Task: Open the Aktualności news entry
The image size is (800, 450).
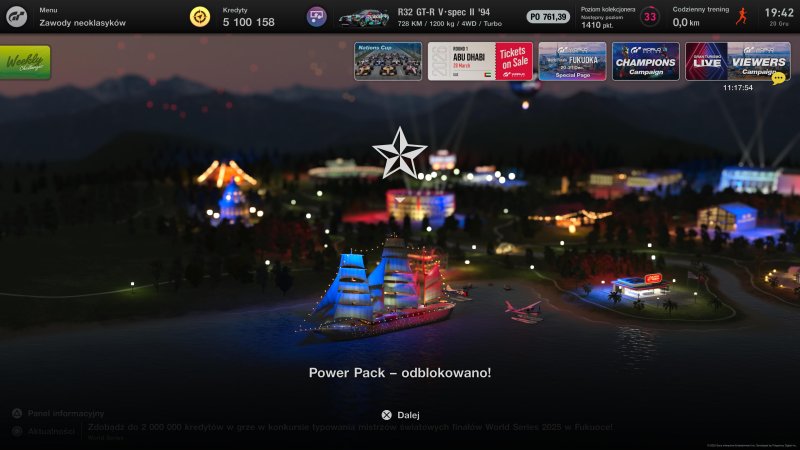Action: 50,431
